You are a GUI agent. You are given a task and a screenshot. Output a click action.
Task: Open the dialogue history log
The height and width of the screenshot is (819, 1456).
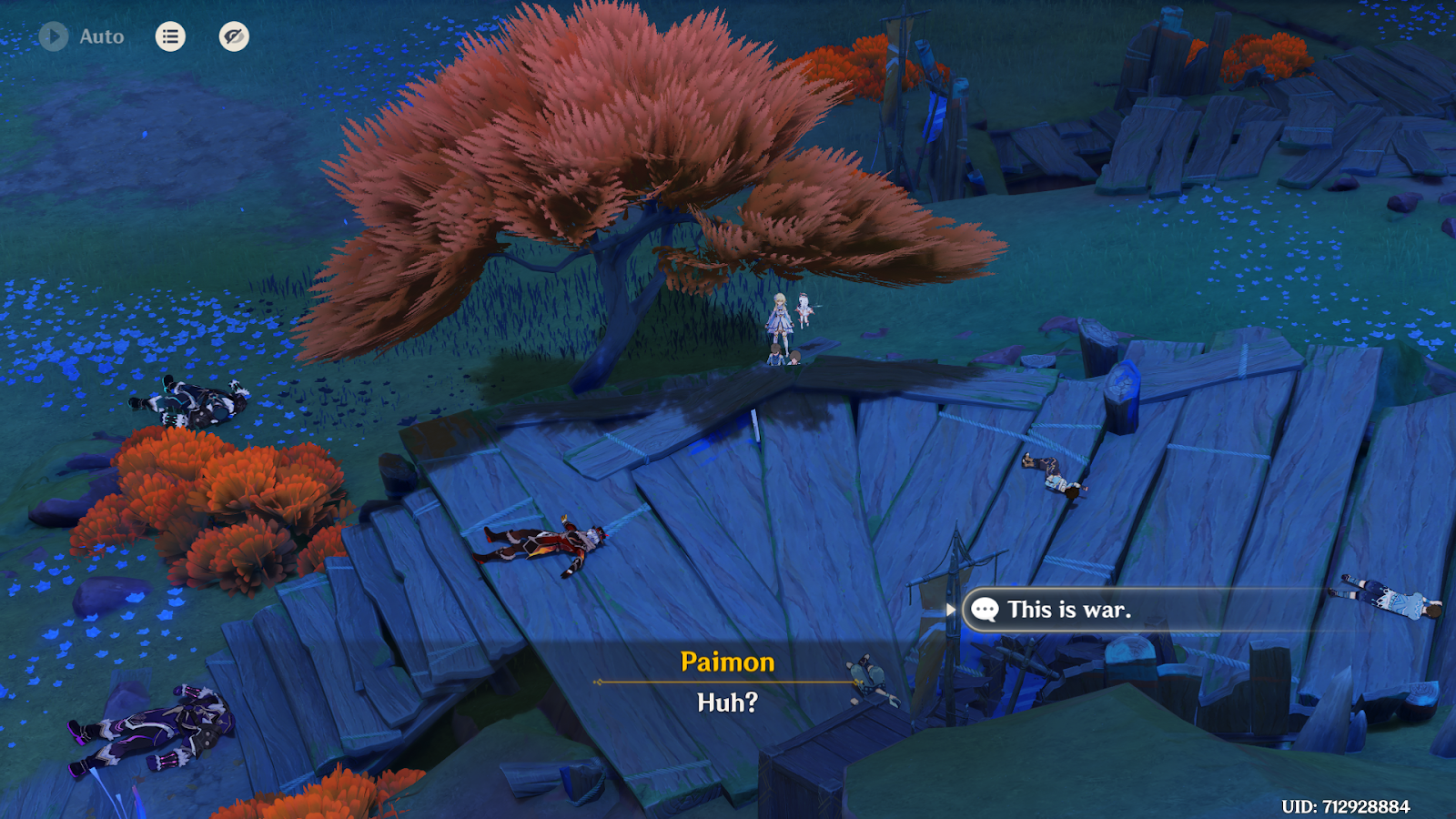point(170,36)
